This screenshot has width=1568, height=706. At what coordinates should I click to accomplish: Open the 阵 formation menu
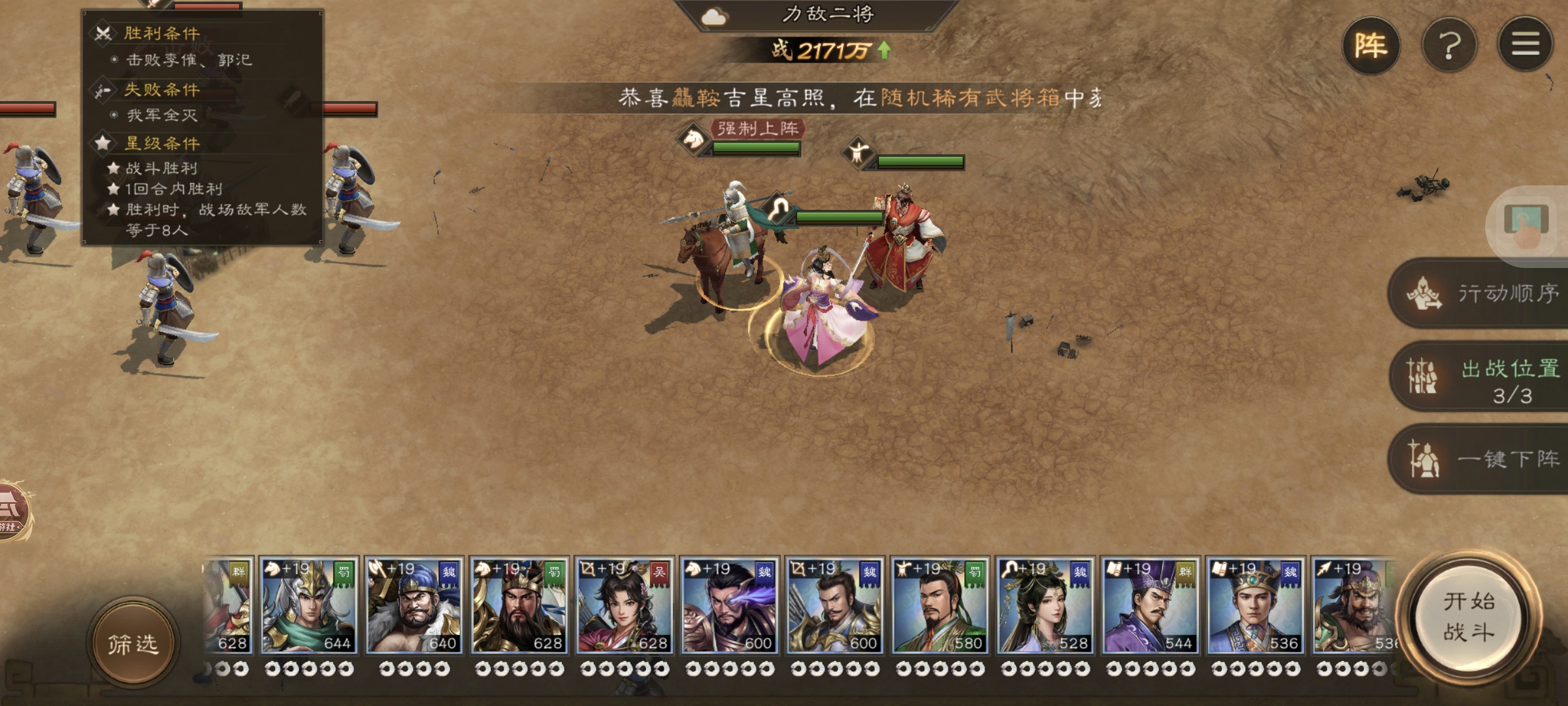[1371, 46]
